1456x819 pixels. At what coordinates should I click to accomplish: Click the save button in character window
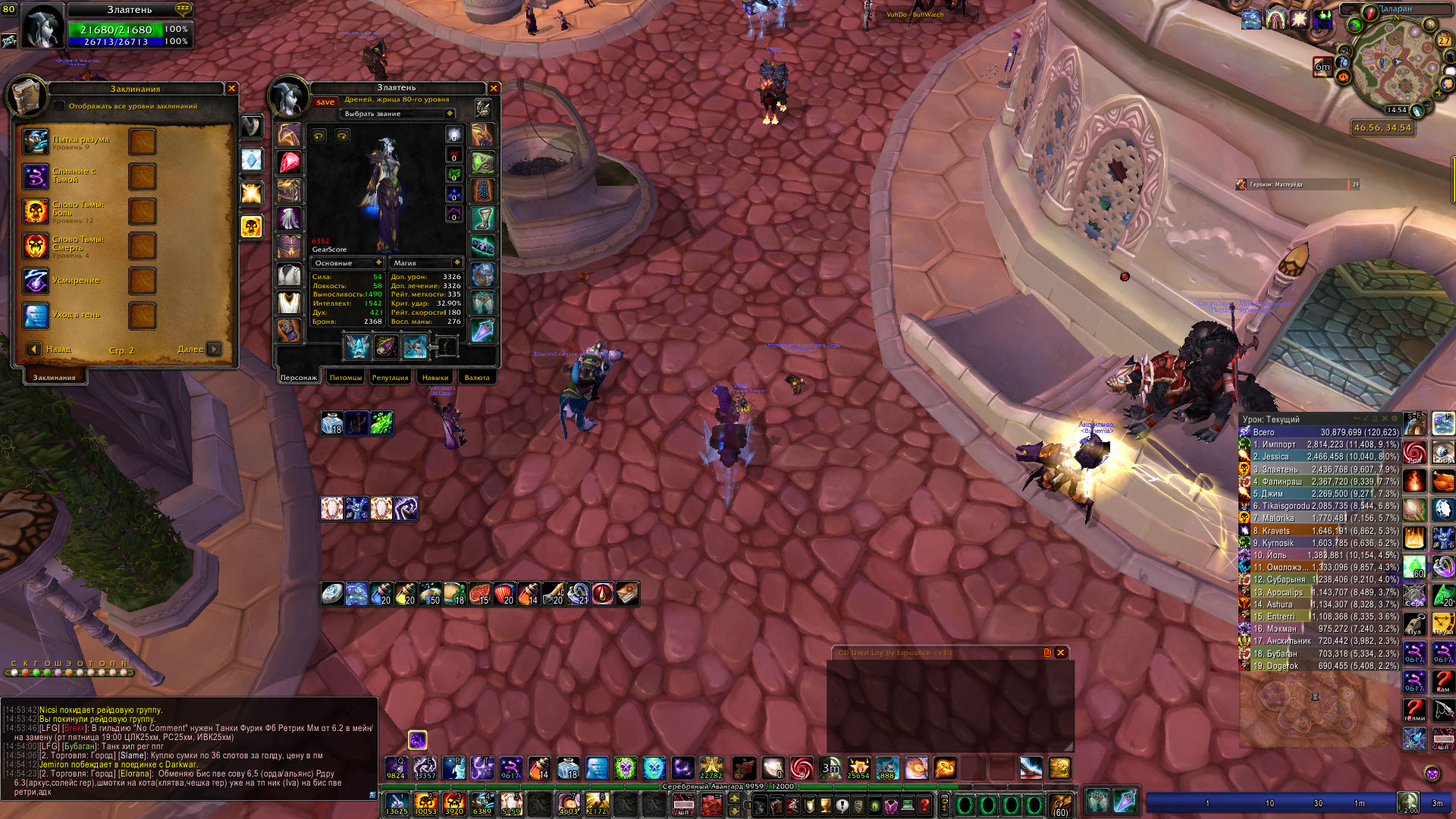point(325,101)
